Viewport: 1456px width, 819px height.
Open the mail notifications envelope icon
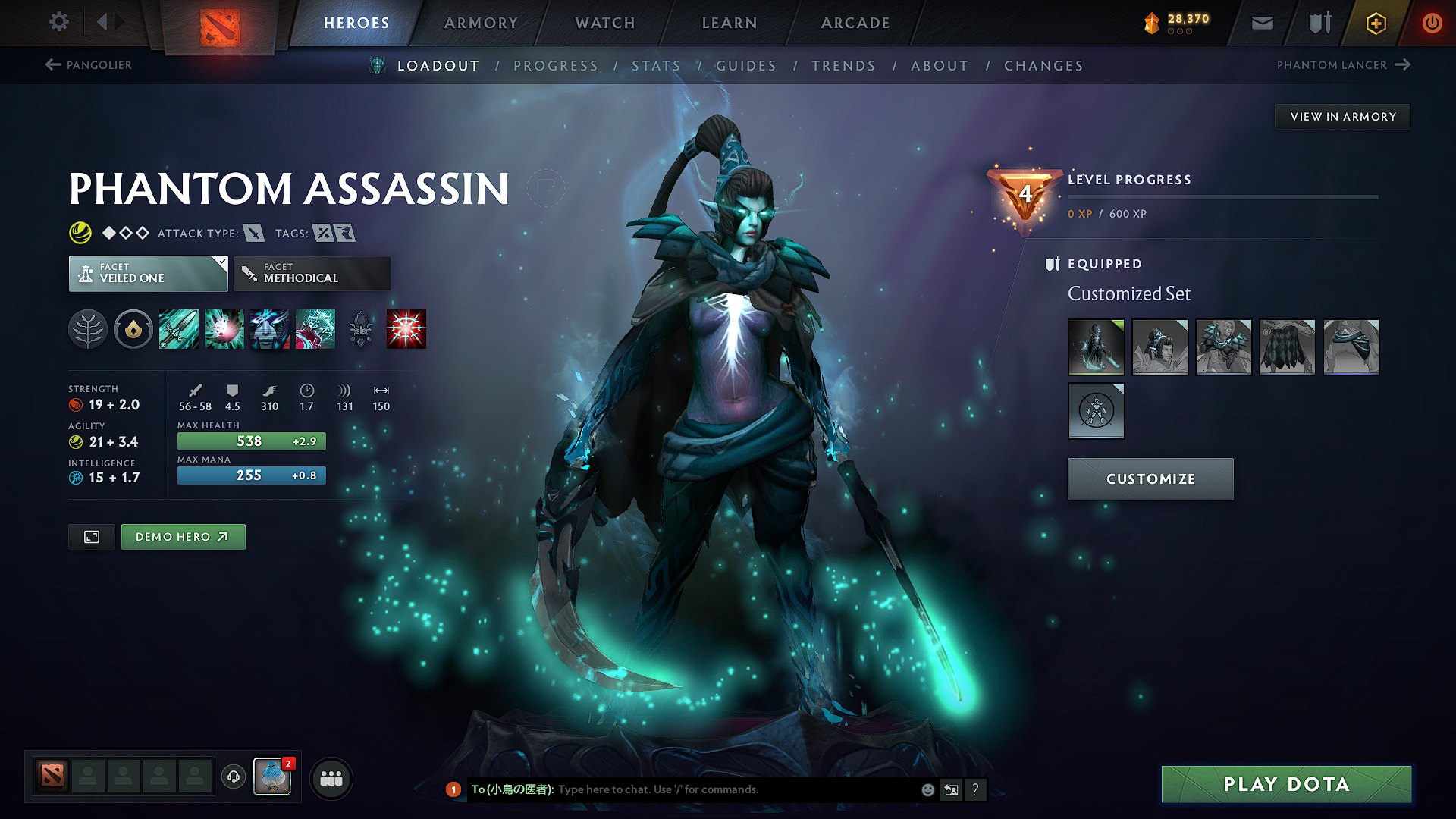1261,22
